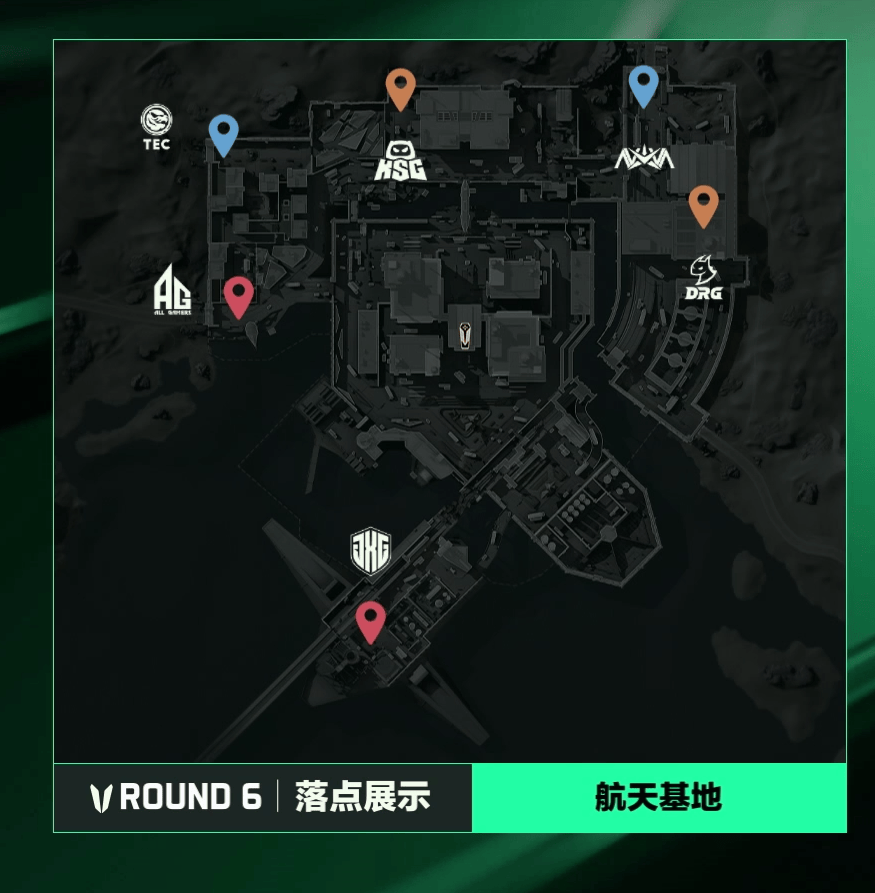This screenshot has width=875, height=893.
Task: Select the red pin below the JXG logo
Action: click(371, 621)
